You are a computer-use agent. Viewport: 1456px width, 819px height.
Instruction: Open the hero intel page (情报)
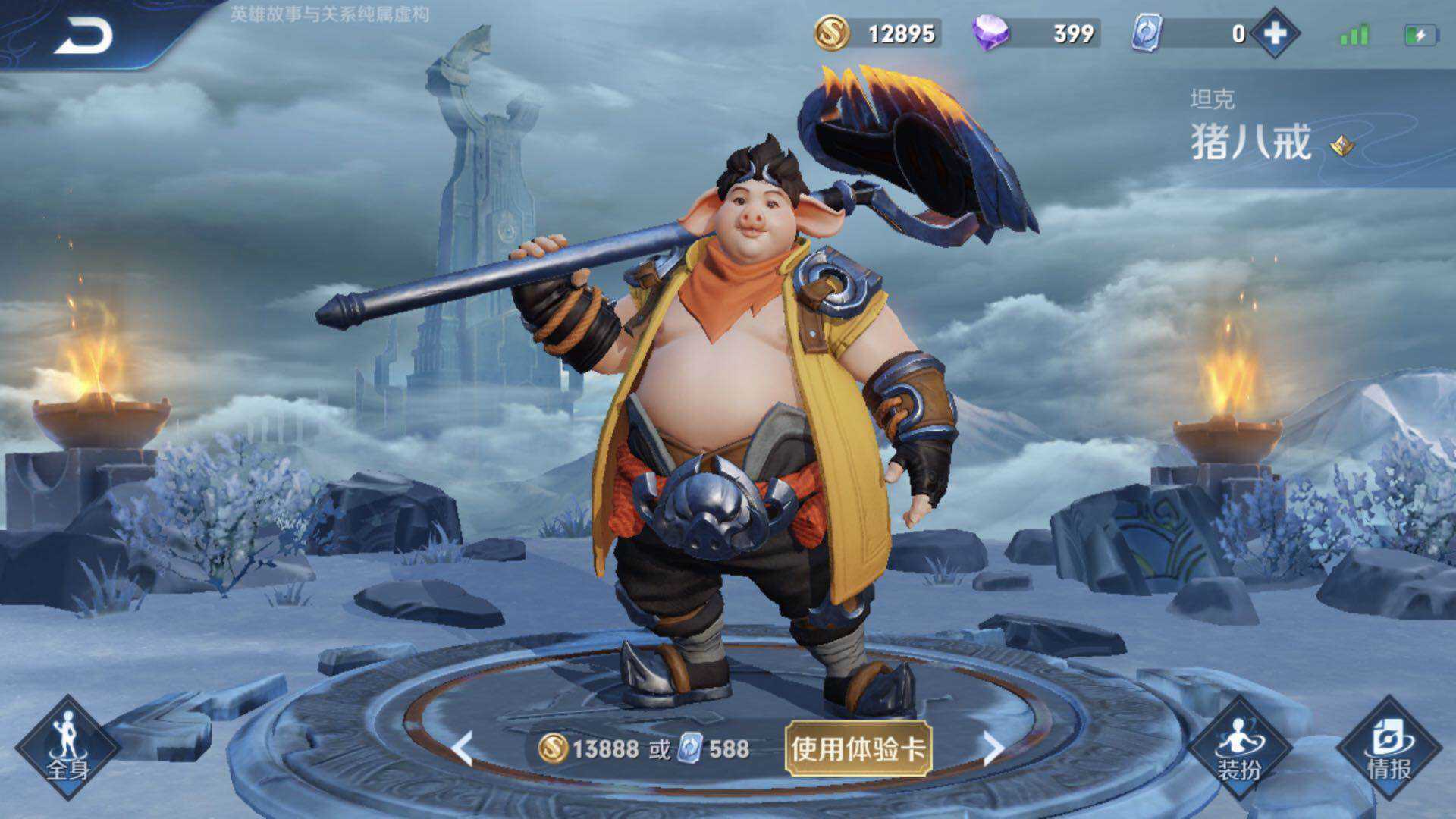1389,748
